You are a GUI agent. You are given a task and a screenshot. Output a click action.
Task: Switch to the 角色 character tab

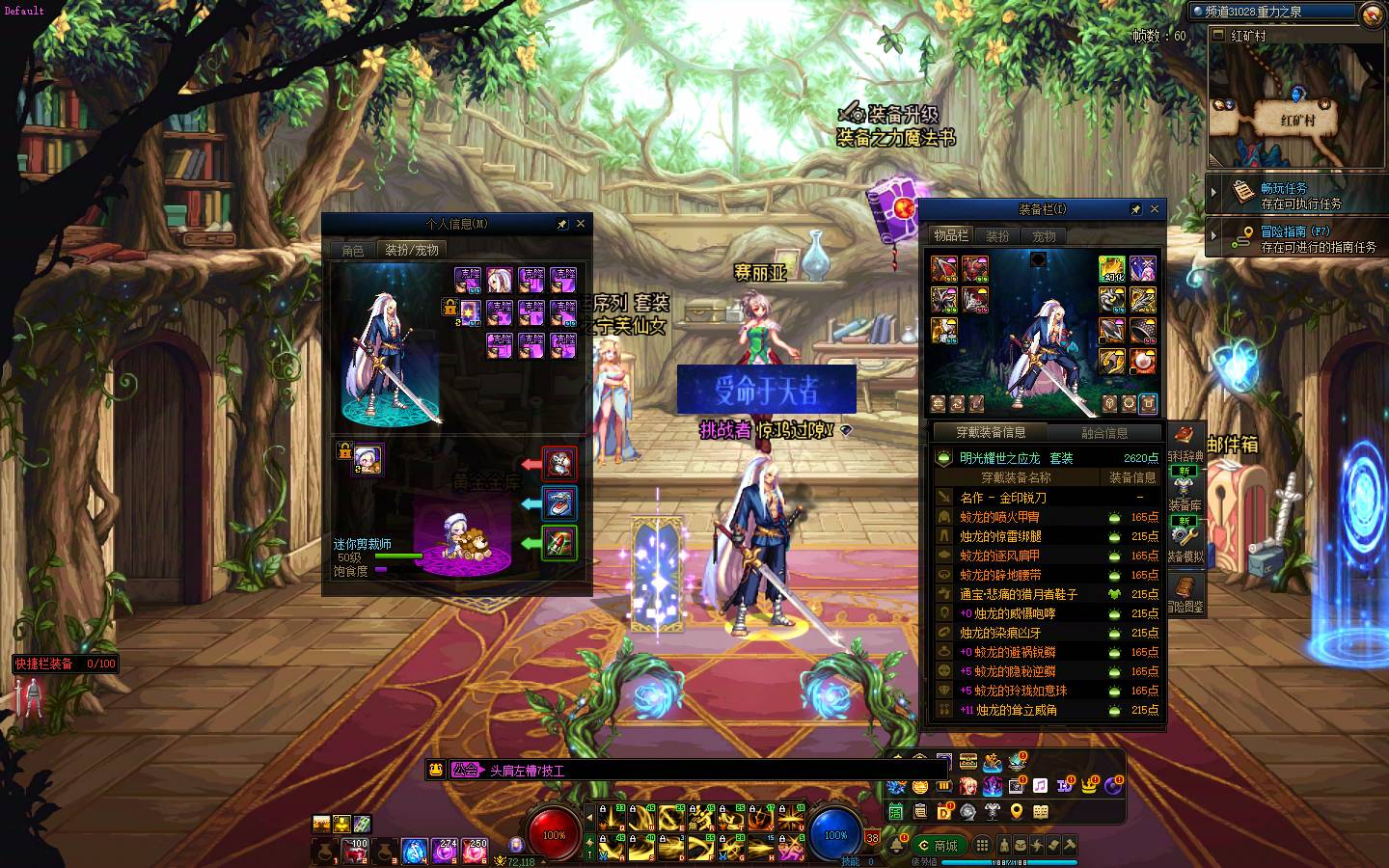pyautogui.click(x=353, y=250)
